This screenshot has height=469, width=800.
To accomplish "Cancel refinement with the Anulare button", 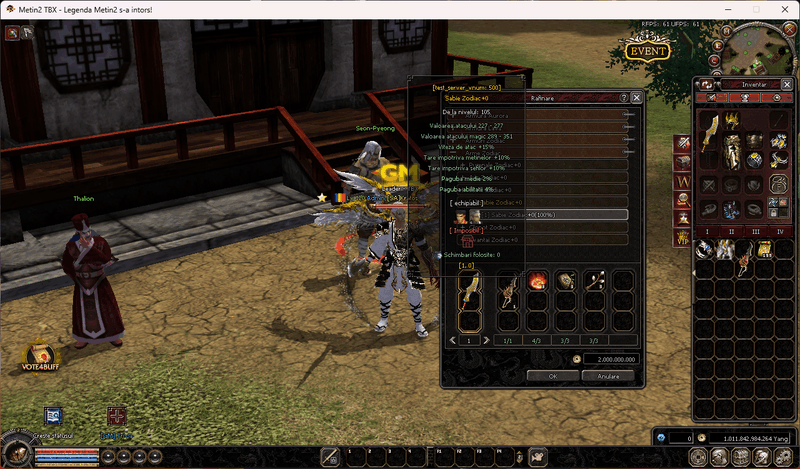I will (x=607, y=376).
